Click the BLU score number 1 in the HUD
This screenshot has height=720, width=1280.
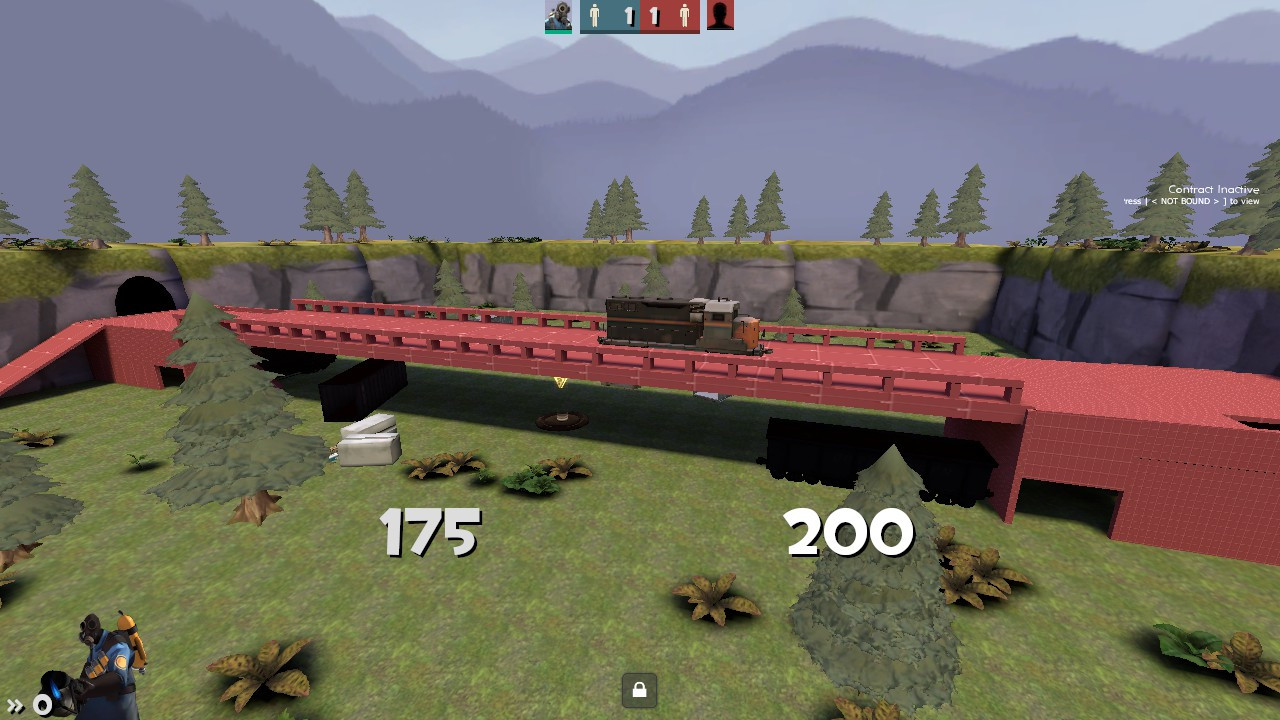coord(629,15)
